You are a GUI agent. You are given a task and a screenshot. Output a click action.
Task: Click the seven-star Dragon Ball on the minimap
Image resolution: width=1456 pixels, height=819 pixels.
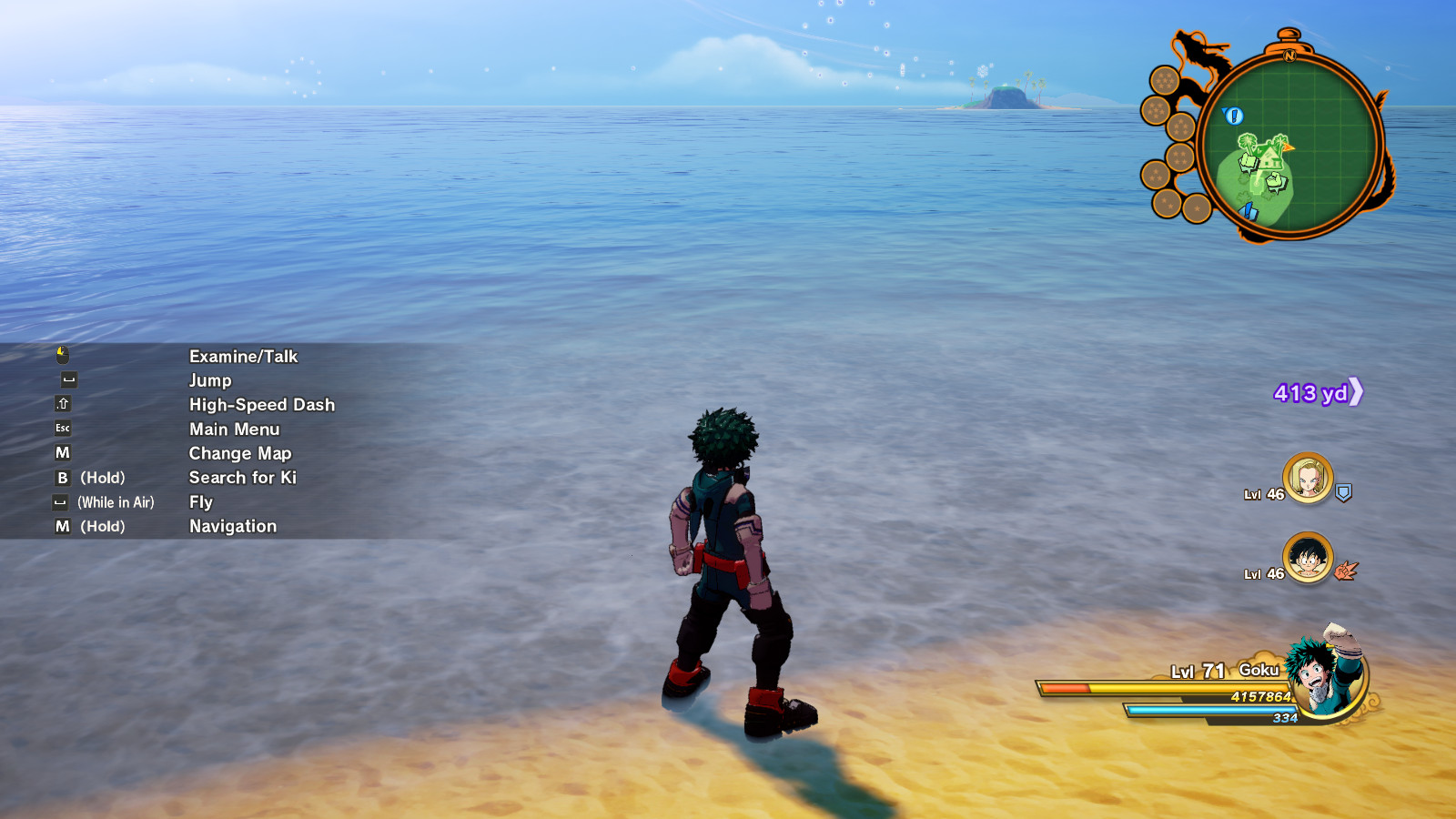(x=1165, y=79)
